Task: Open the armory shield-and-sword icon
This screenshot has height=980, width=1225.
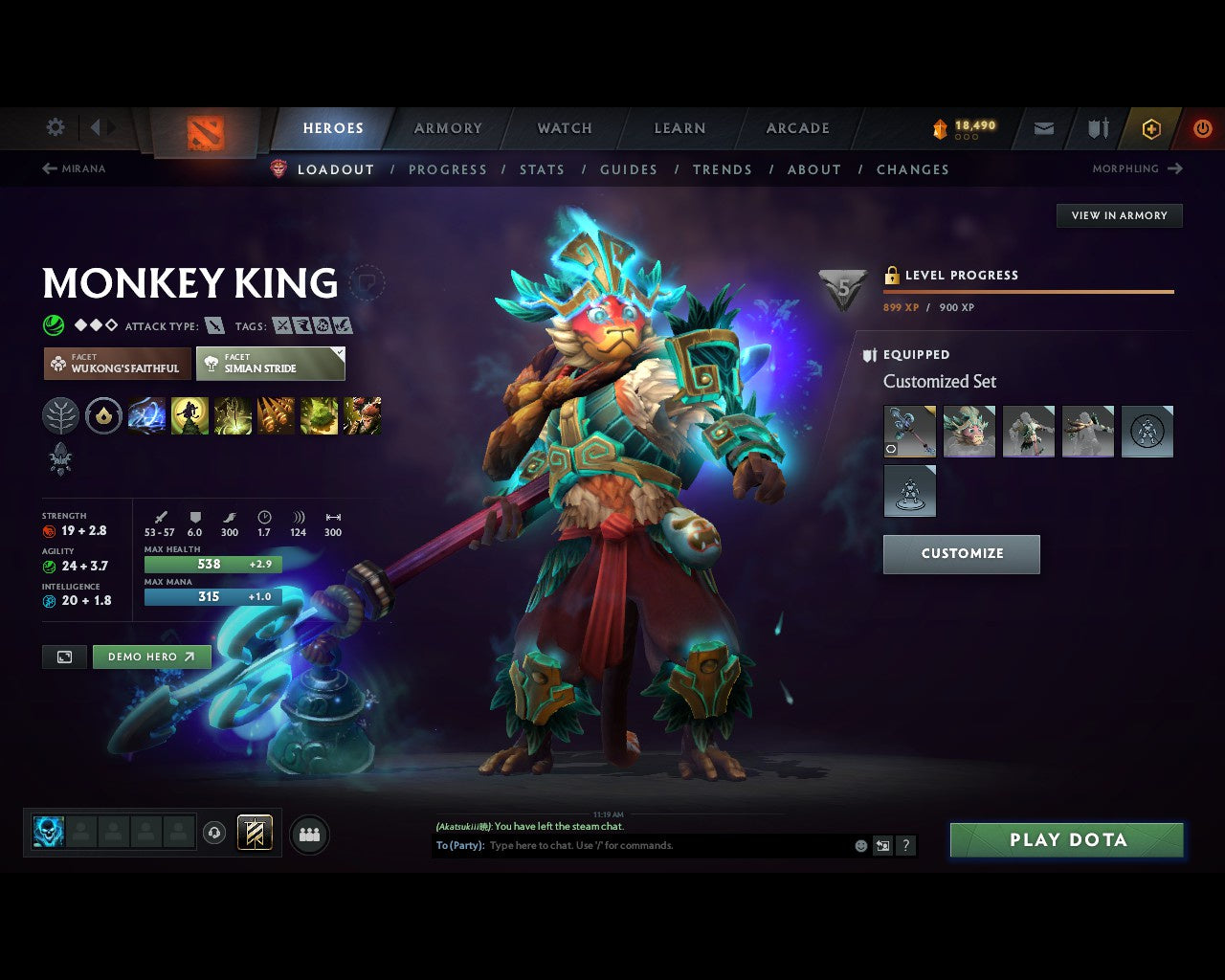Action: tap(1096, 128)
